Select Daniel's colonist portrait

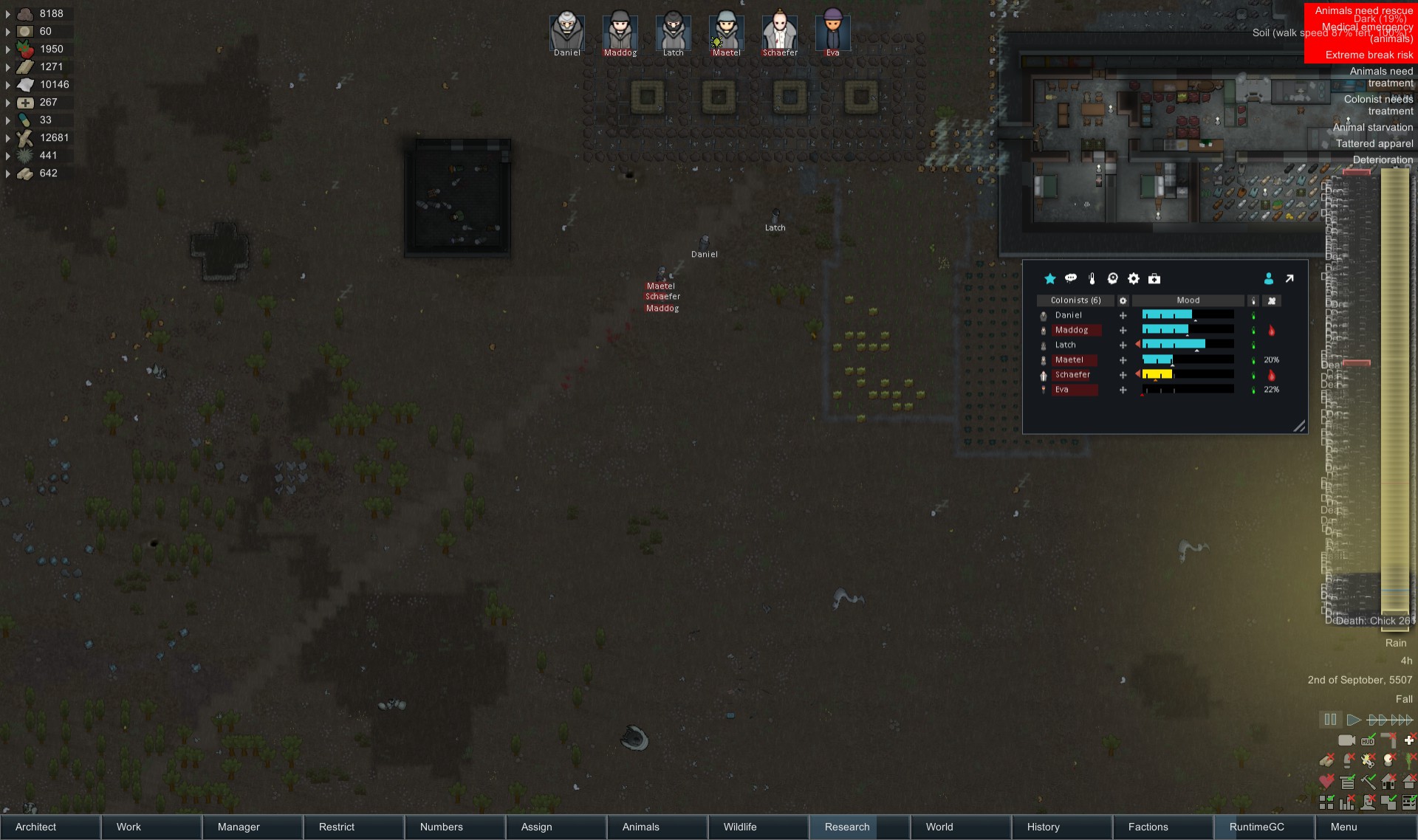566,32
